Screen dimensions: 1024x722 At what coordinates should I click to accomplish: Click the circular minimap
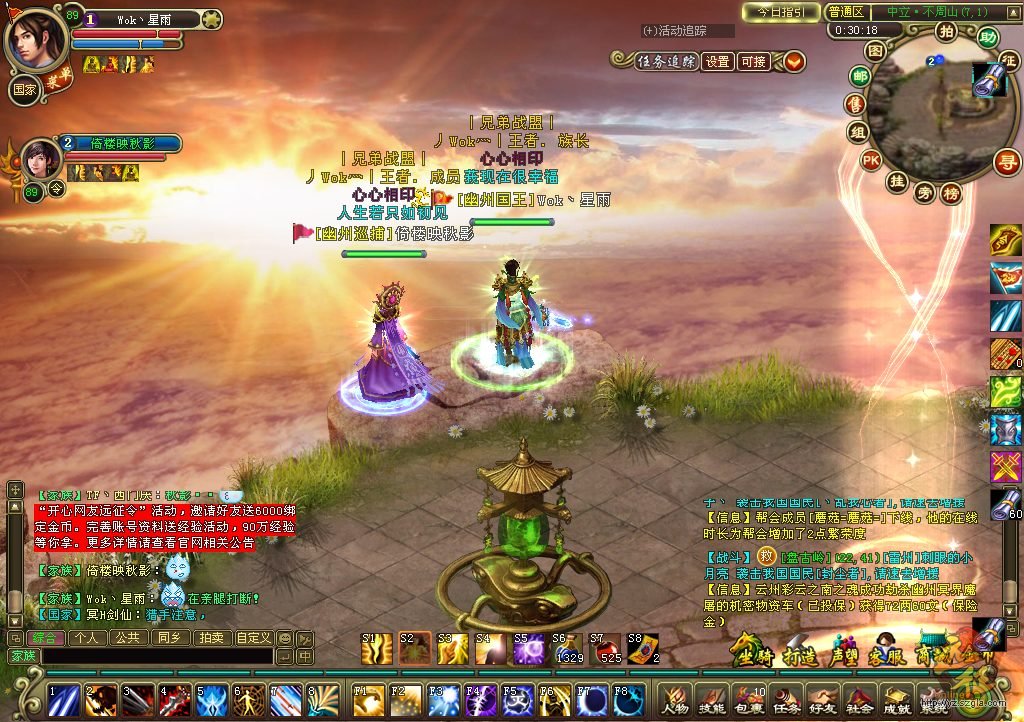click(x=929, y=110)
